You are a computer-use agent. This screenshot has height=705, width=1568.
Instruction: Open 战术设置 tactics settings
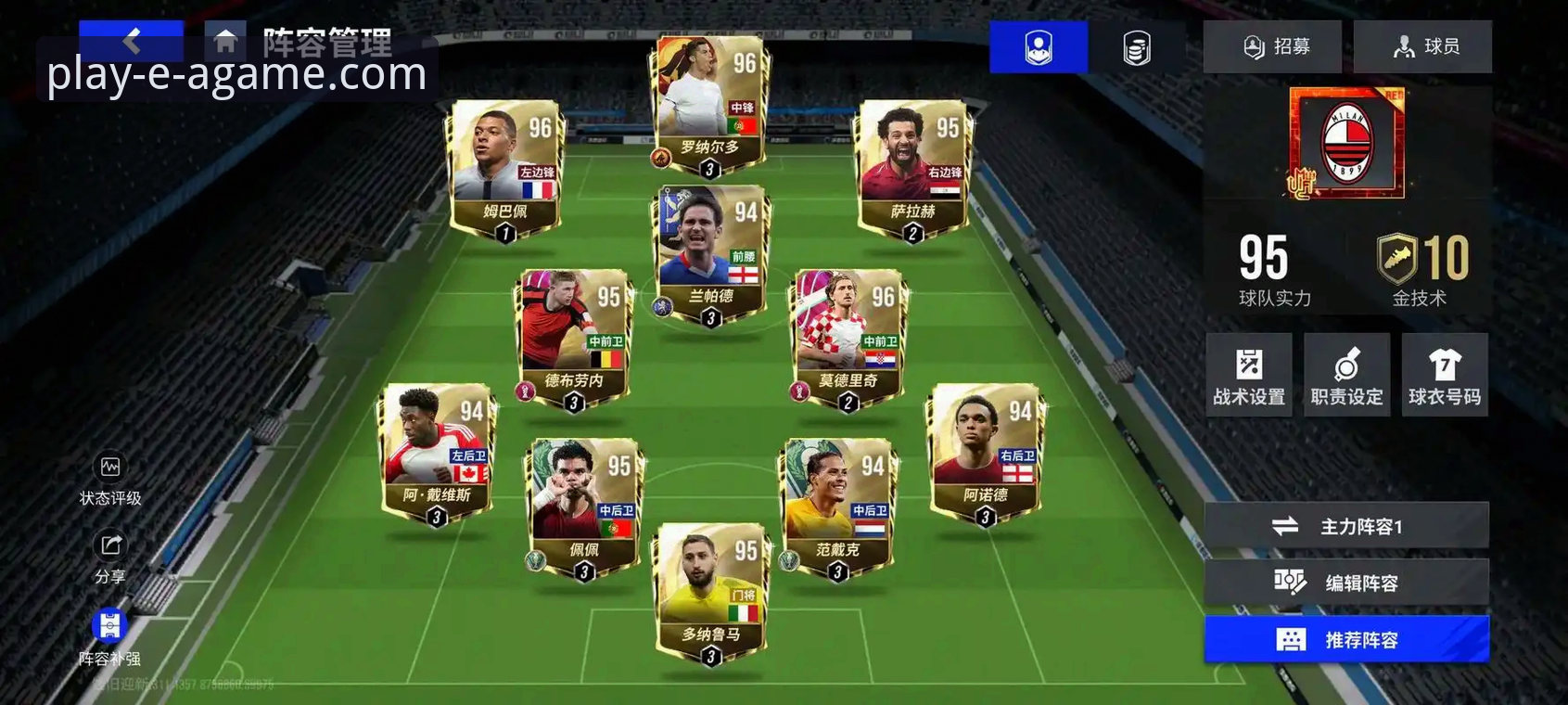pos(1249,376)
